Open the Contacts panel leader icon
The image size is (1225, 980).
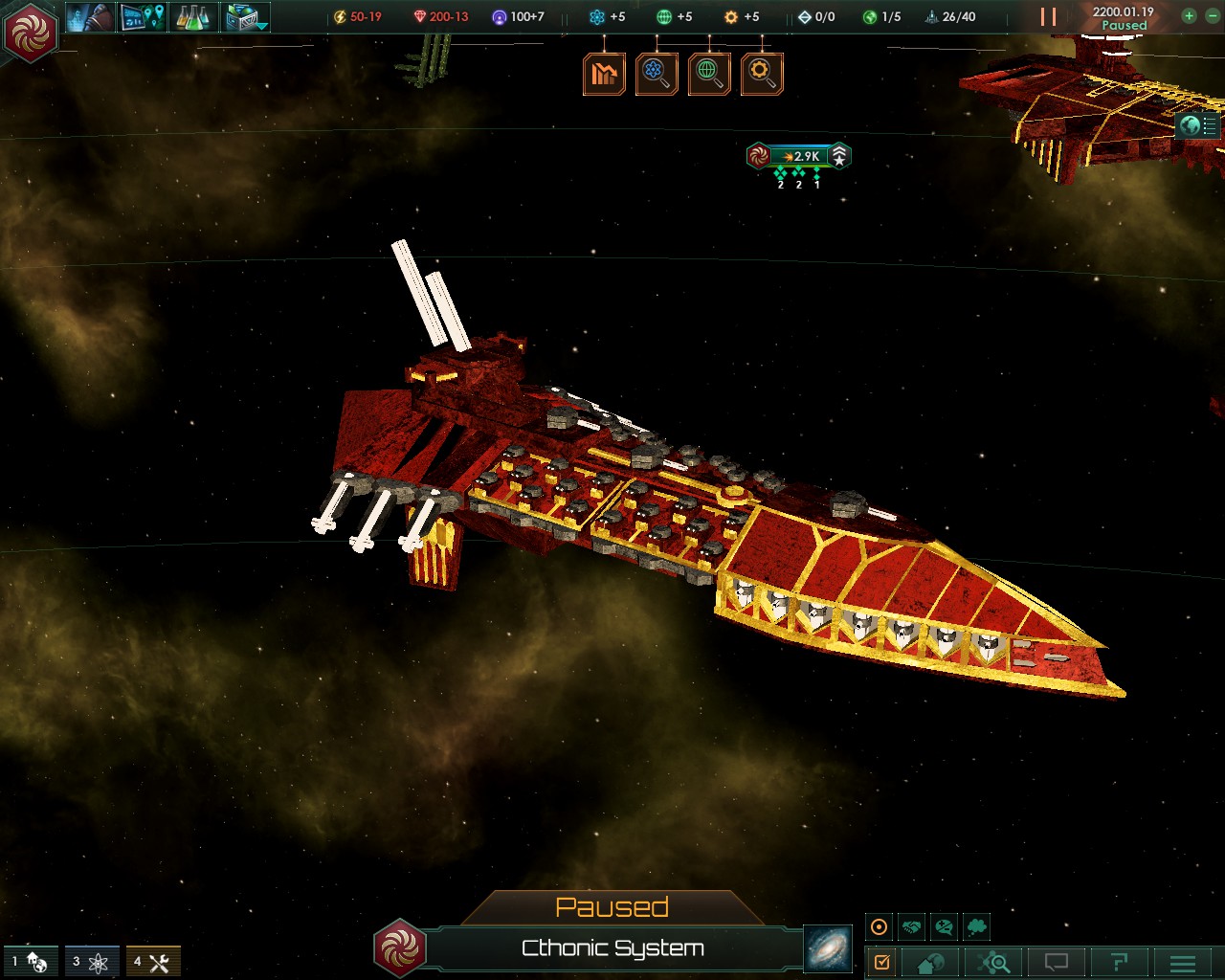[x=89, y=16]
